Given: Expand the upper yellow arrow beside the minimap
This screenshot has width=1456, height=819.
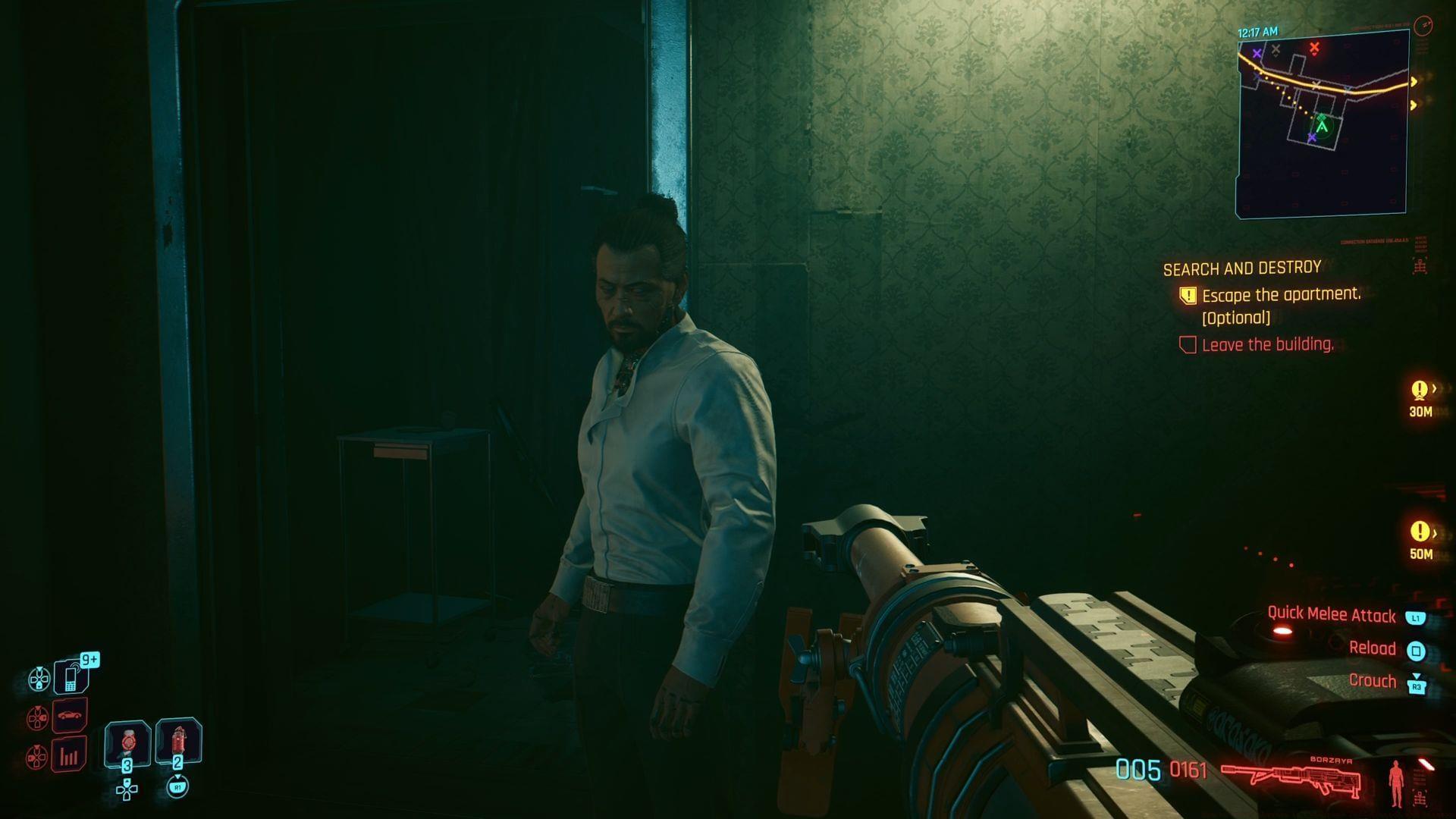Looking at the screenshot, I should tap(1415, 80).
